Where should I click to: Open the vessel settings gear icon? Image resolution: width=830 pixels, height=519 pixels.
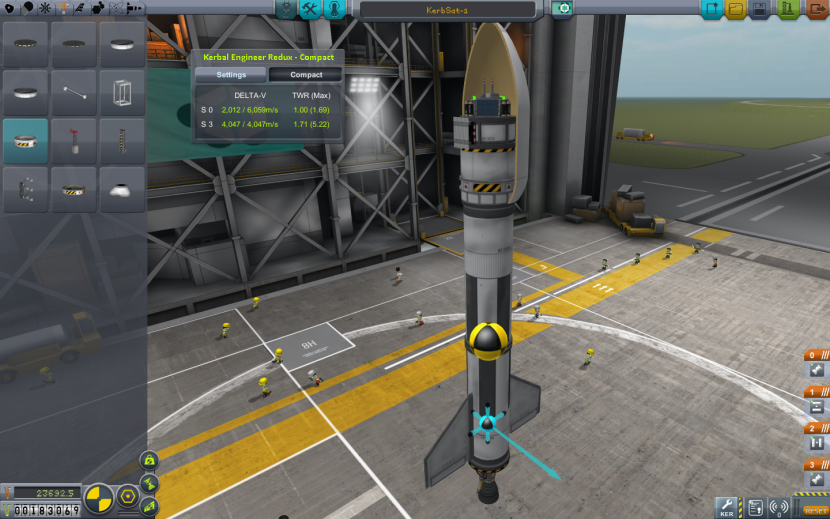tap(563, 9)
